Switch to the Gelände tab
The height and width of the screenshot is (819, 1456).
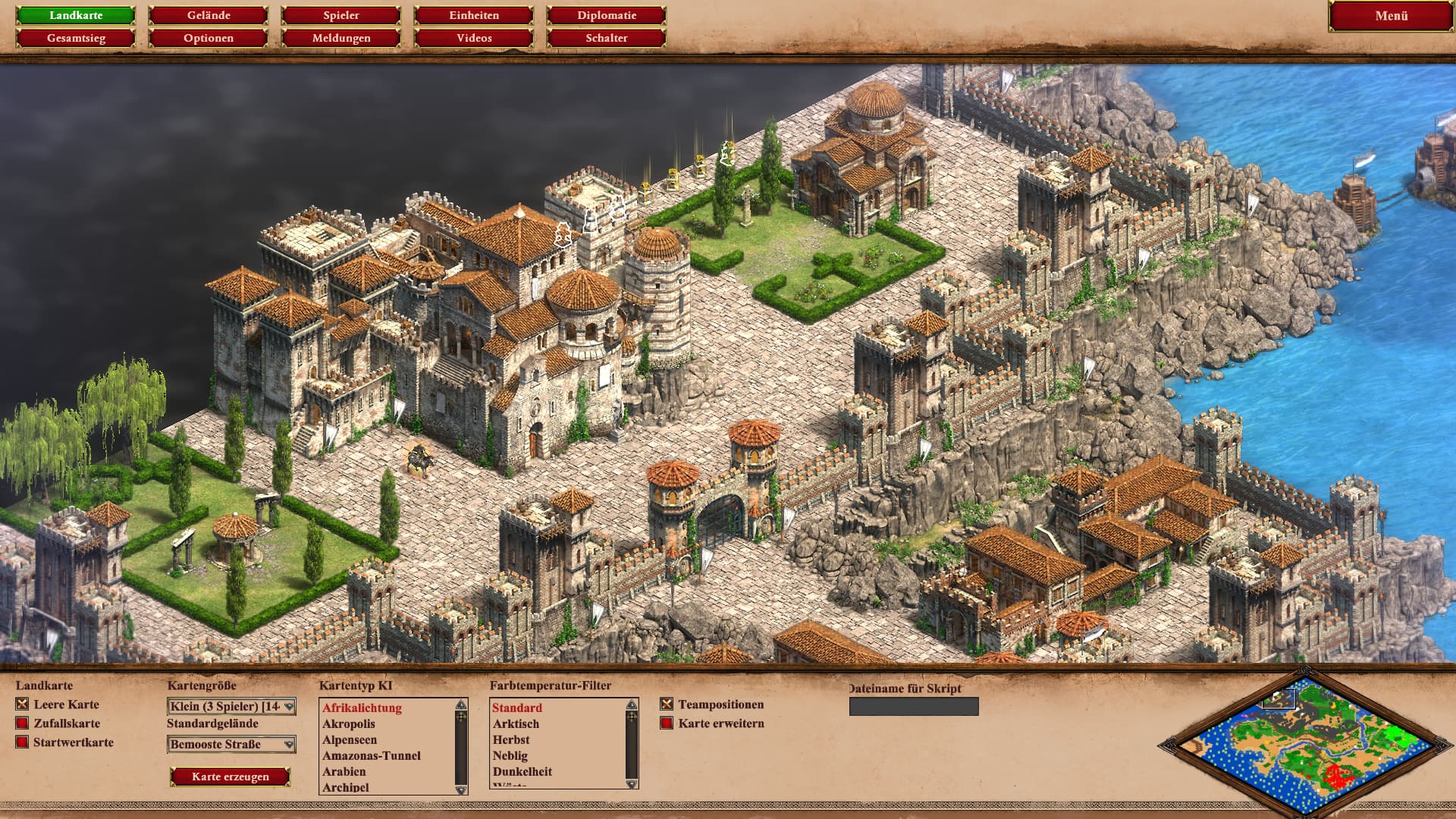[x=209, y=15]
